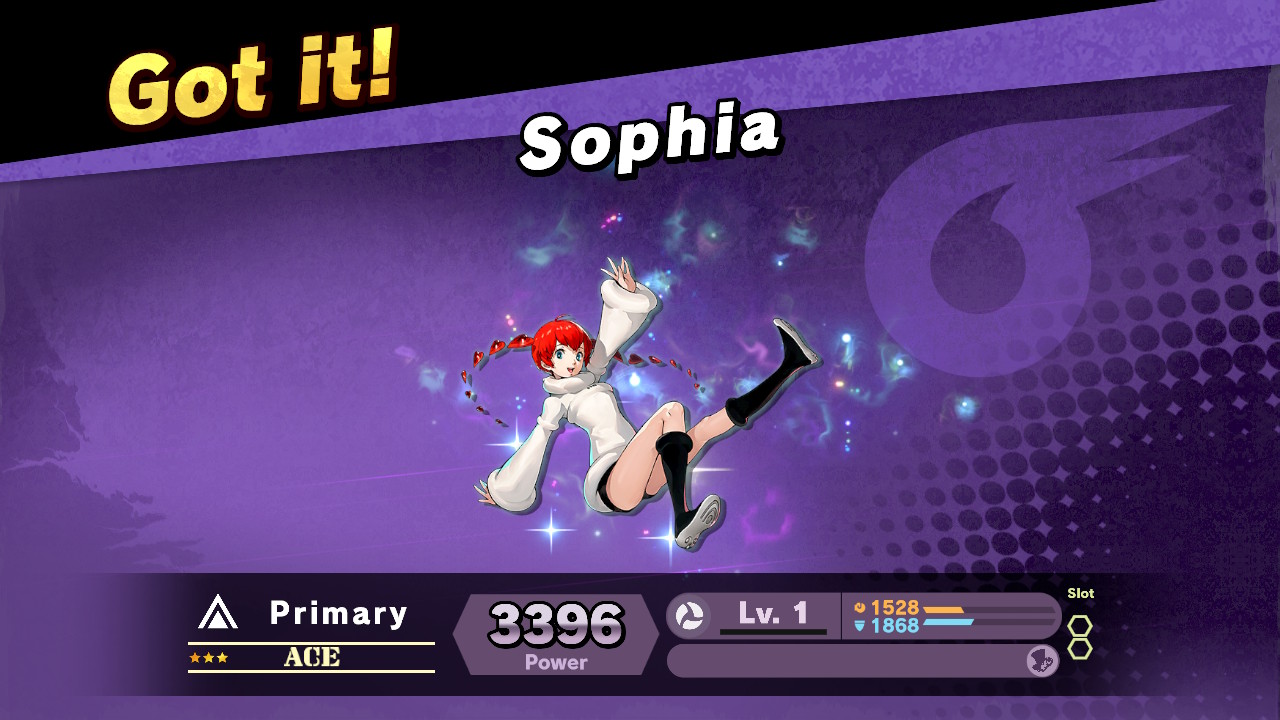Select the top Slot hexagon
Viewport: 1280px width, 720px height.
coord(1080,625)
